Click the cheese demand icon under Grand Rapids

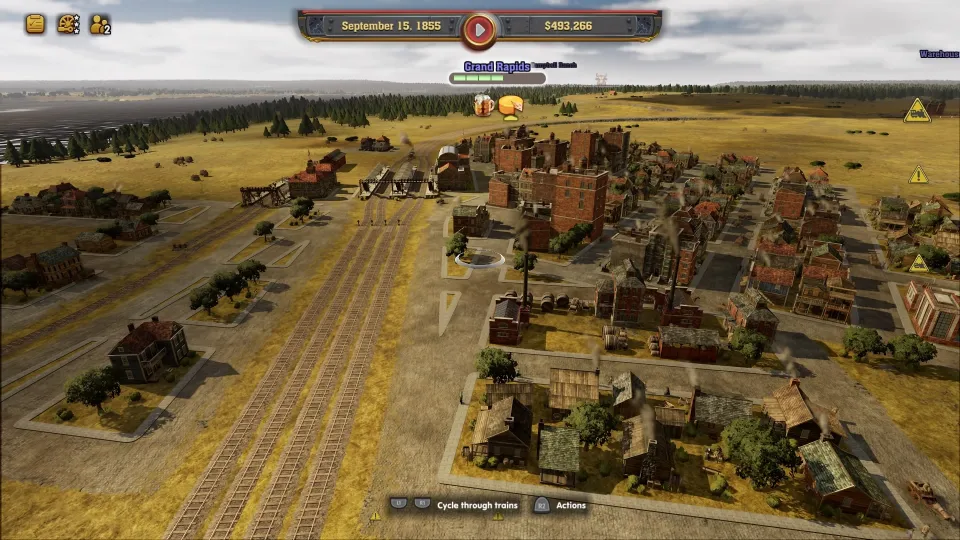(x=511, y=105)
